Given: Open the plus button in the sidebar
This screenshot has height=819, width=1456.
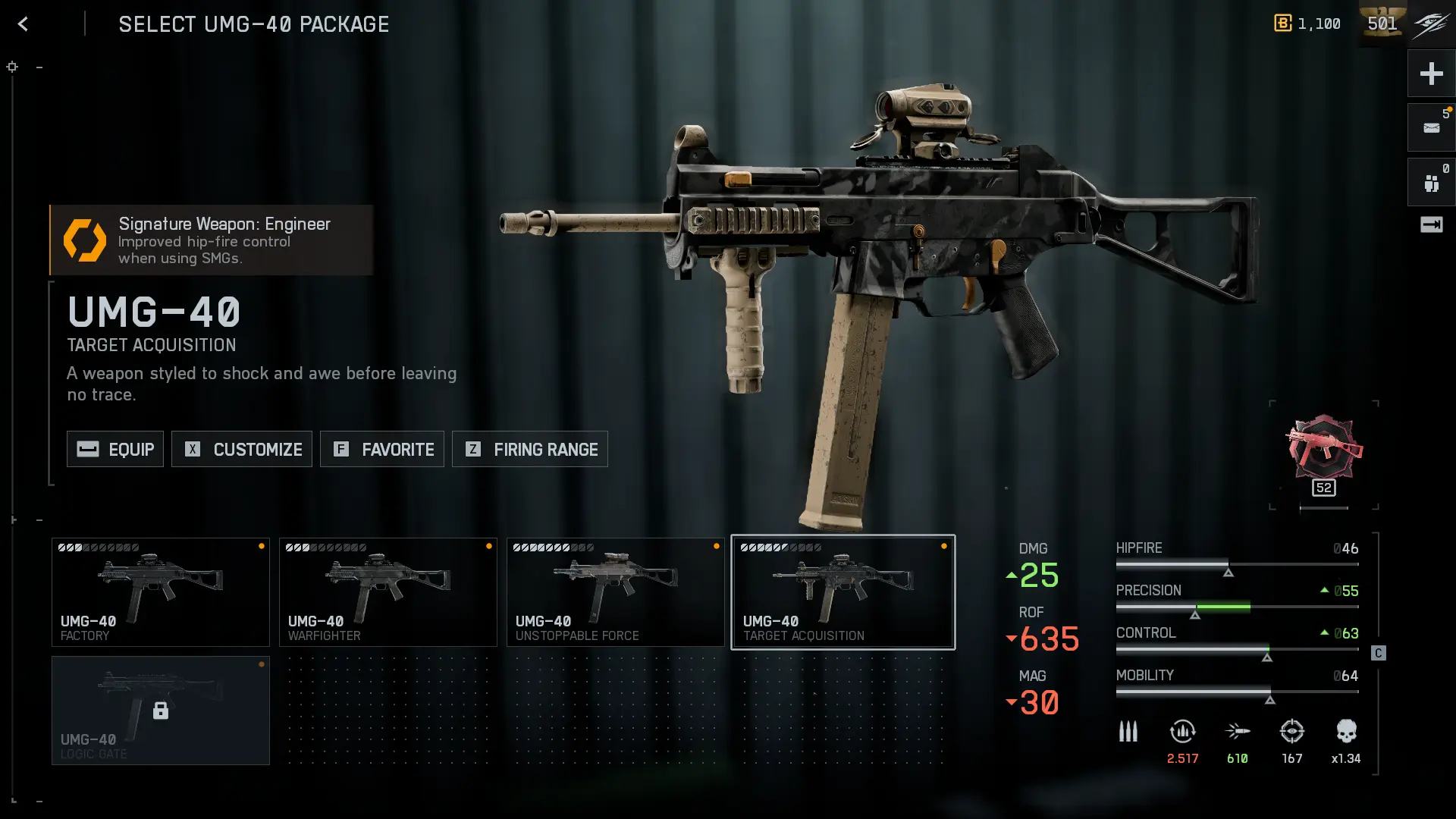Looking at the screenshot, I should 1431,74.
